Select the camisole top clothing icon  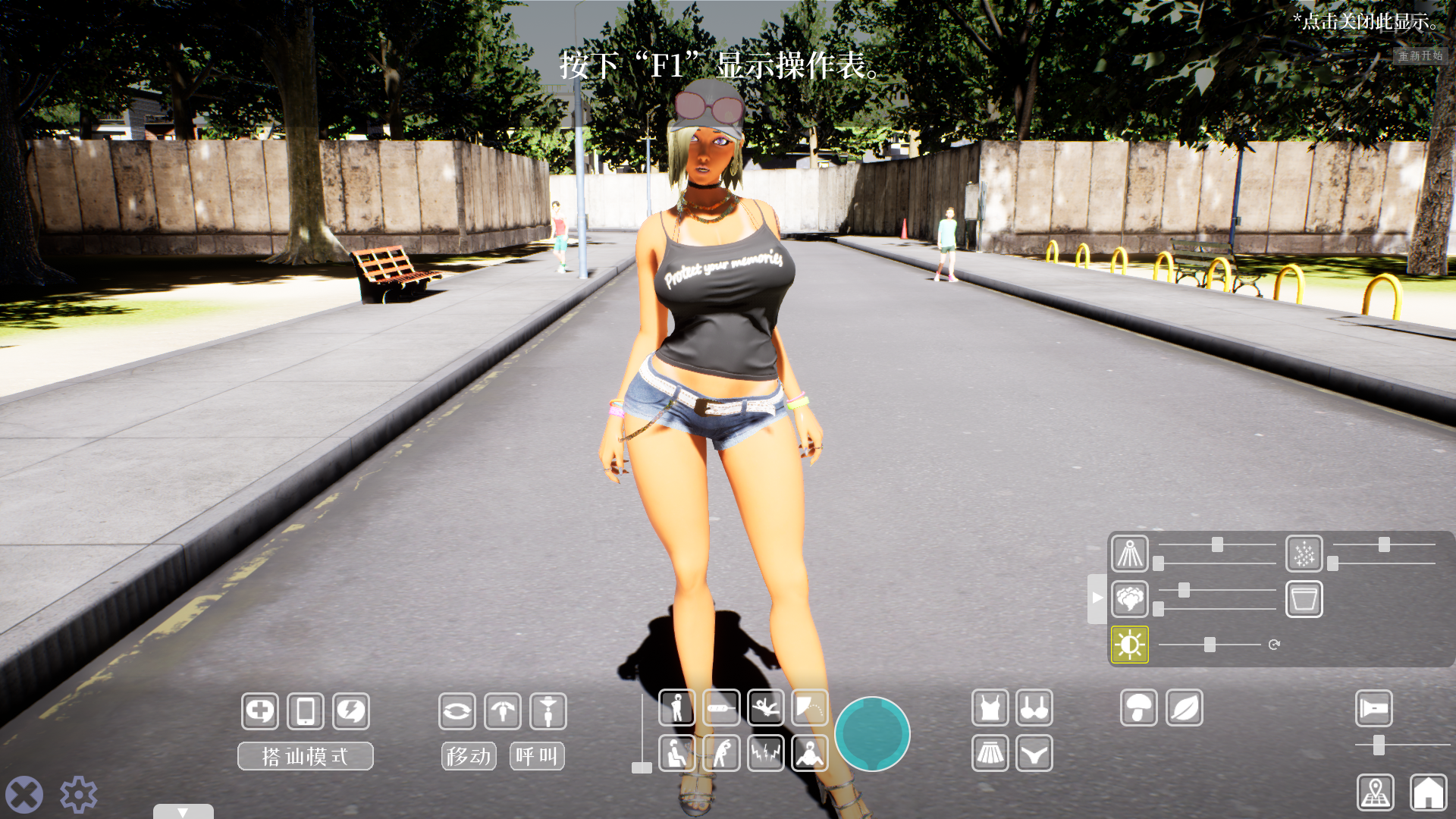(990, 708)
